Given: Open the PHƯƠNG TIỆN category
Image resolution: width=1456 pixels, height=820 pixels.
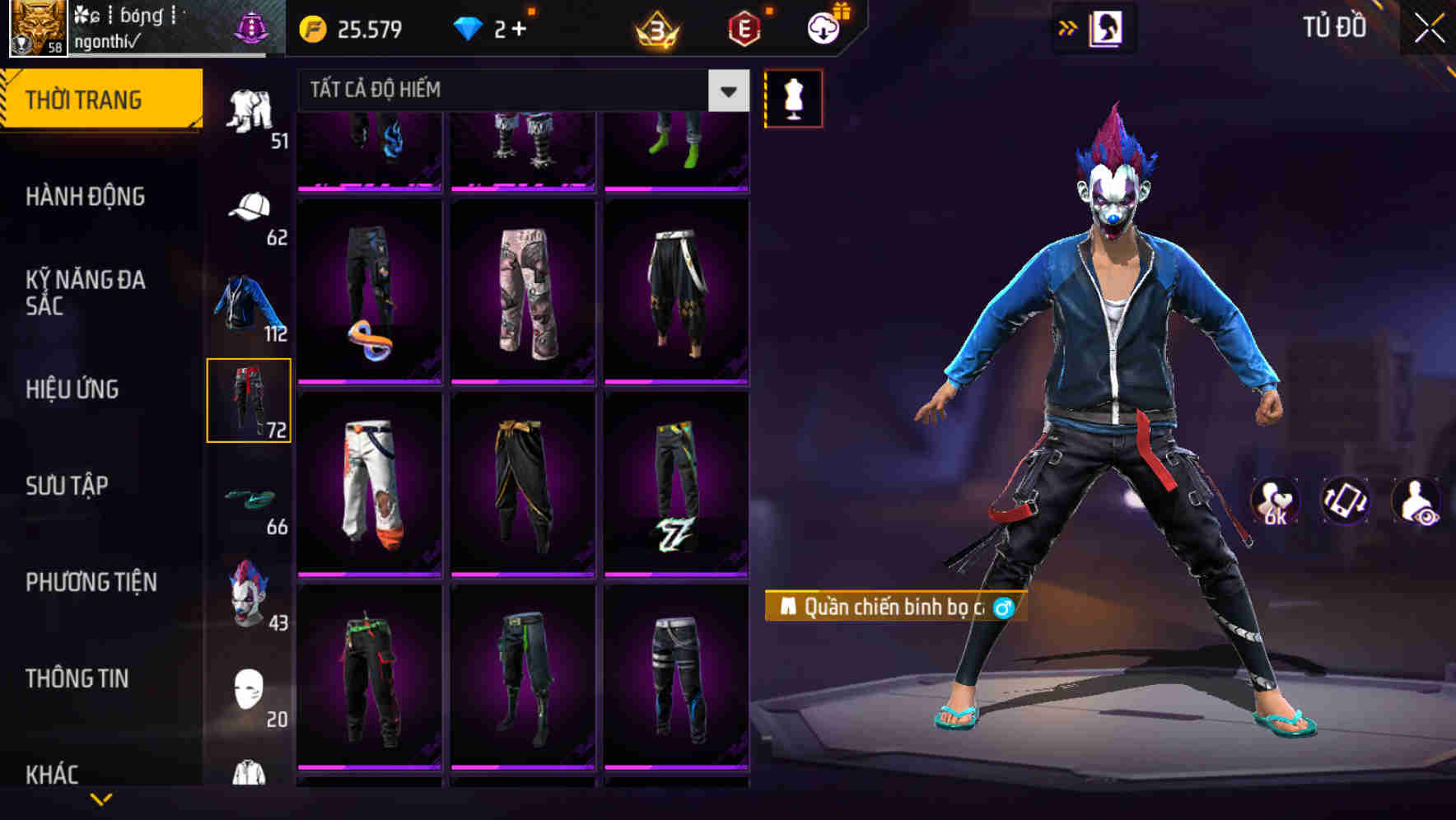Looking at the screenshot, I should tap(91, 581).
